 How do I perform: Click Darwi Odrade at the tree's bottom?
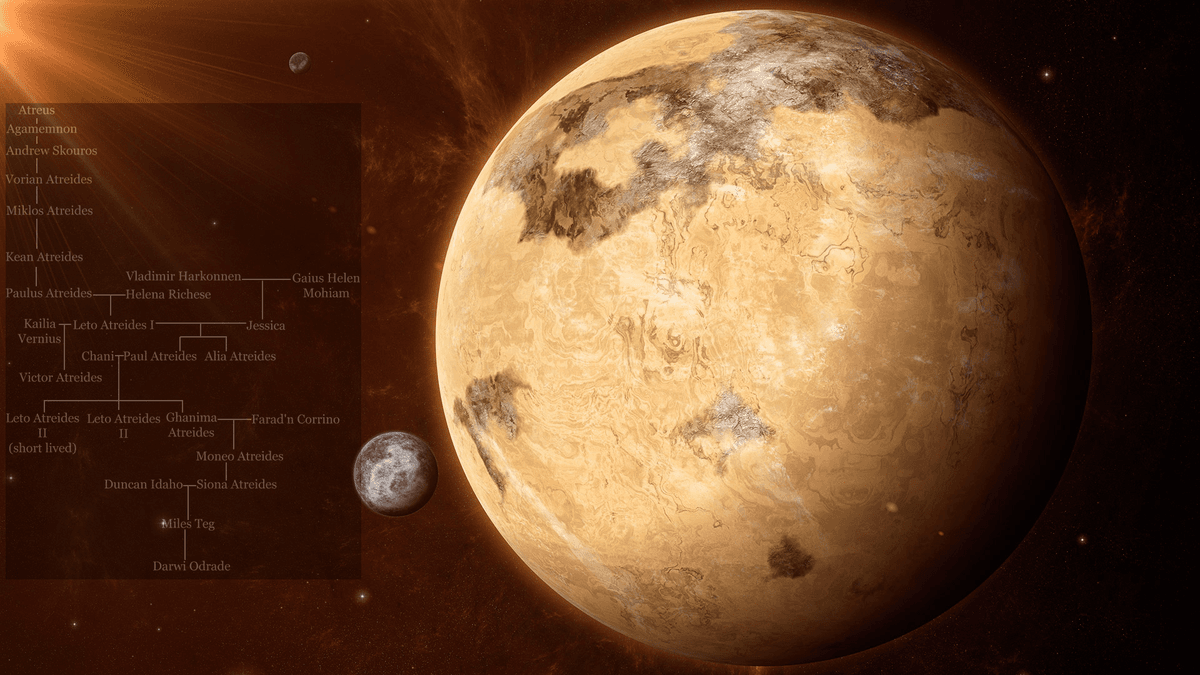(x=191, y=567)
